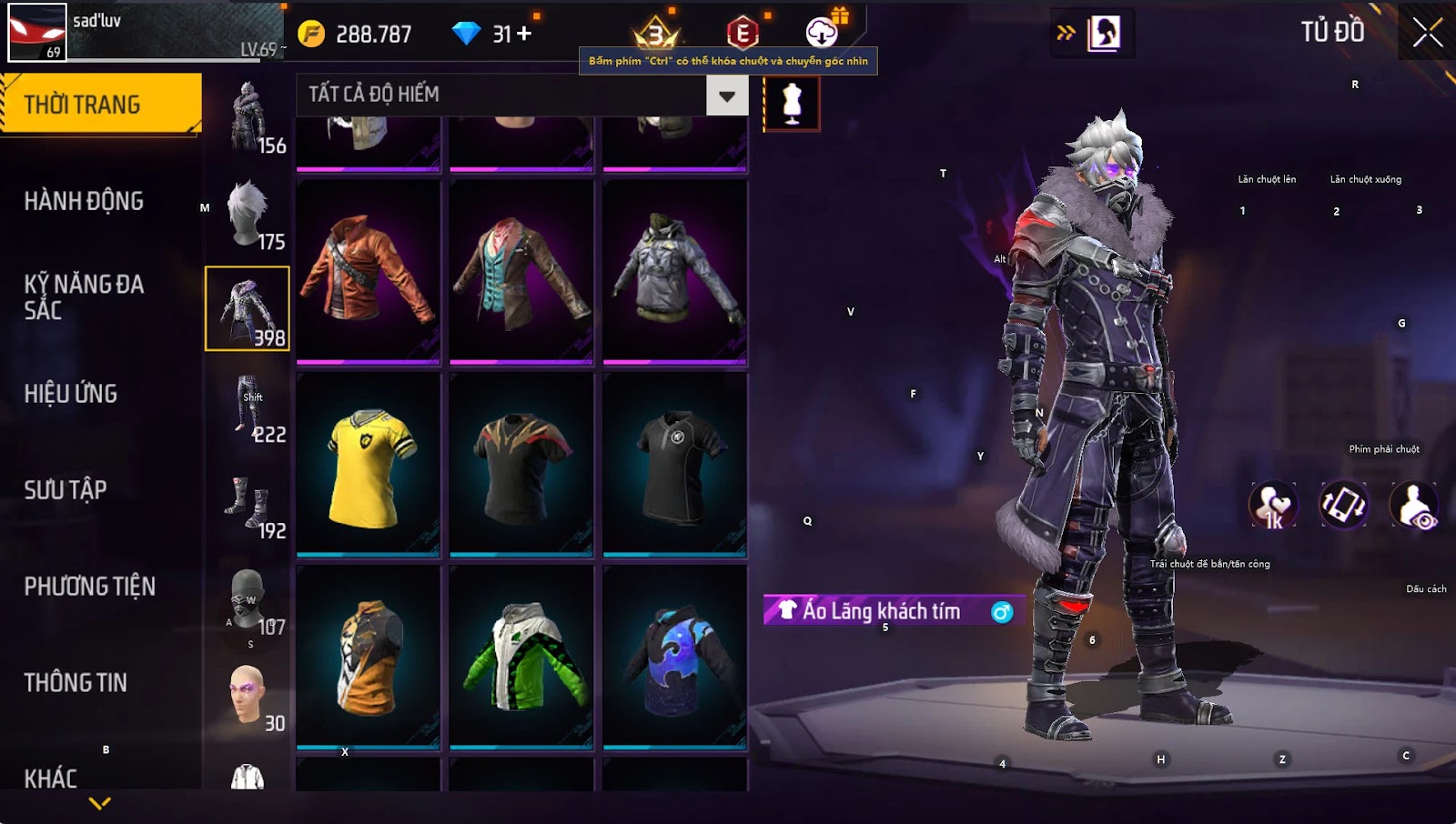
Task: Open the KHÁC category
Action: [x=51, y=779]
